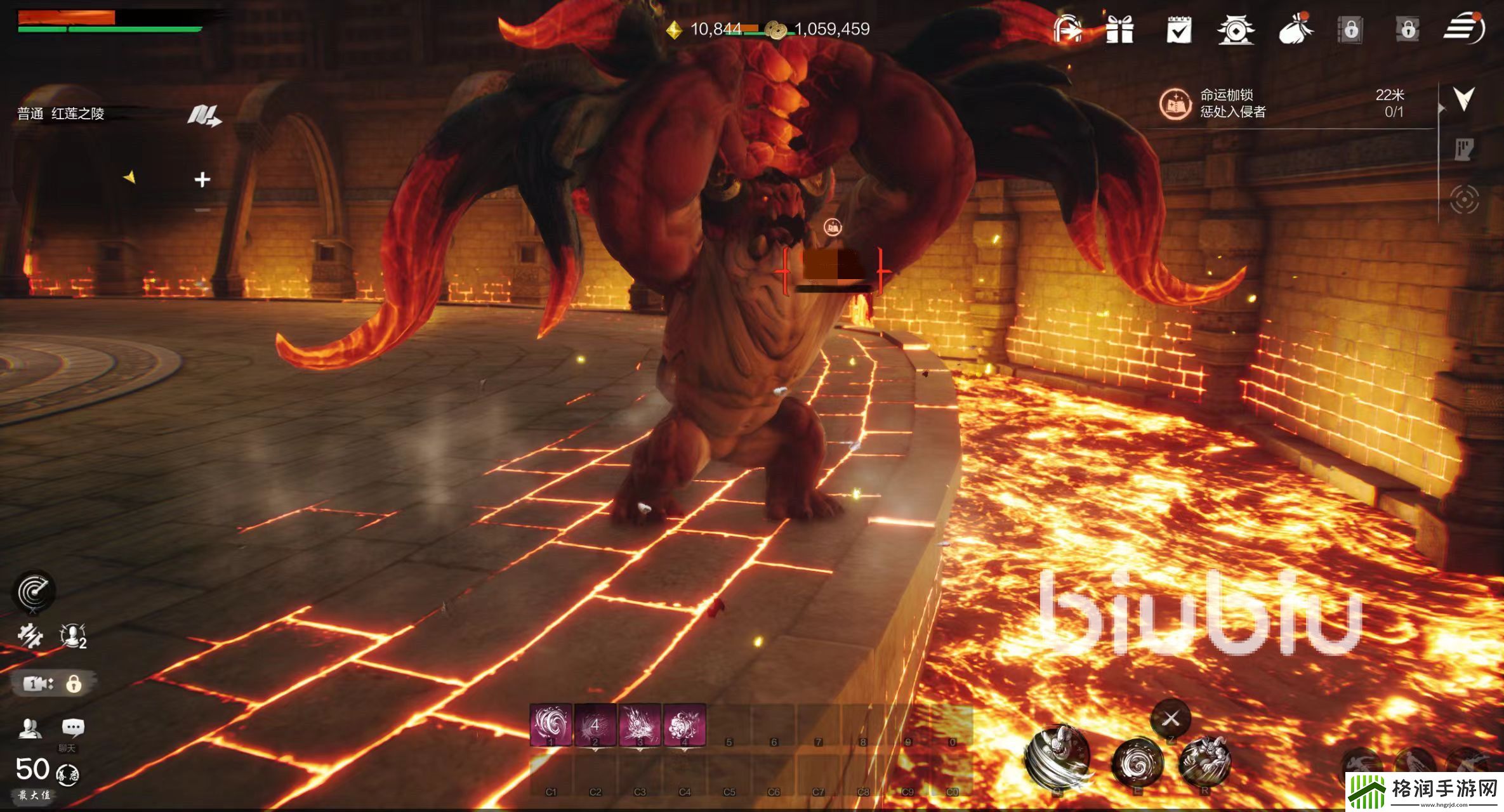Activate the swirl skill in slot 1

[x=550, y=724]
